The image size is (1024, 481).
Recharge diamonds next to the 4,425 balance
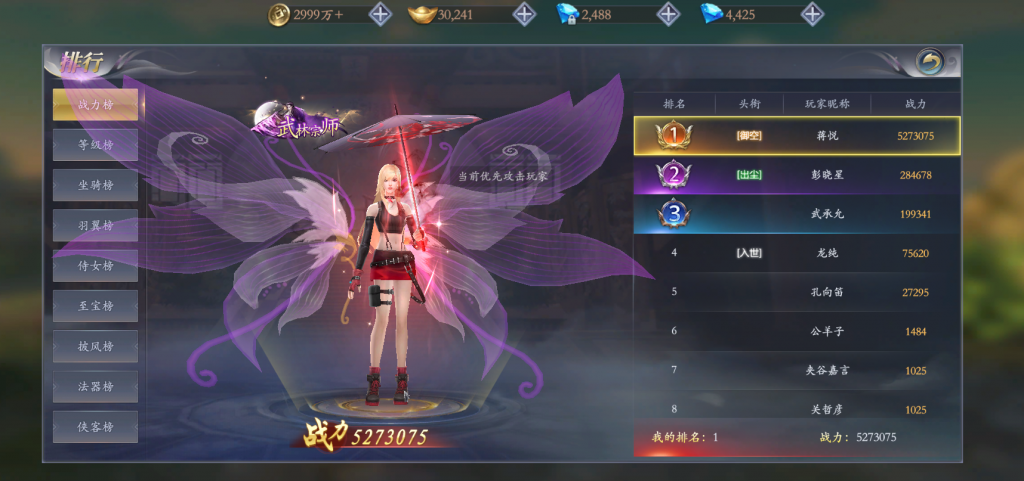tap(813, 14)
